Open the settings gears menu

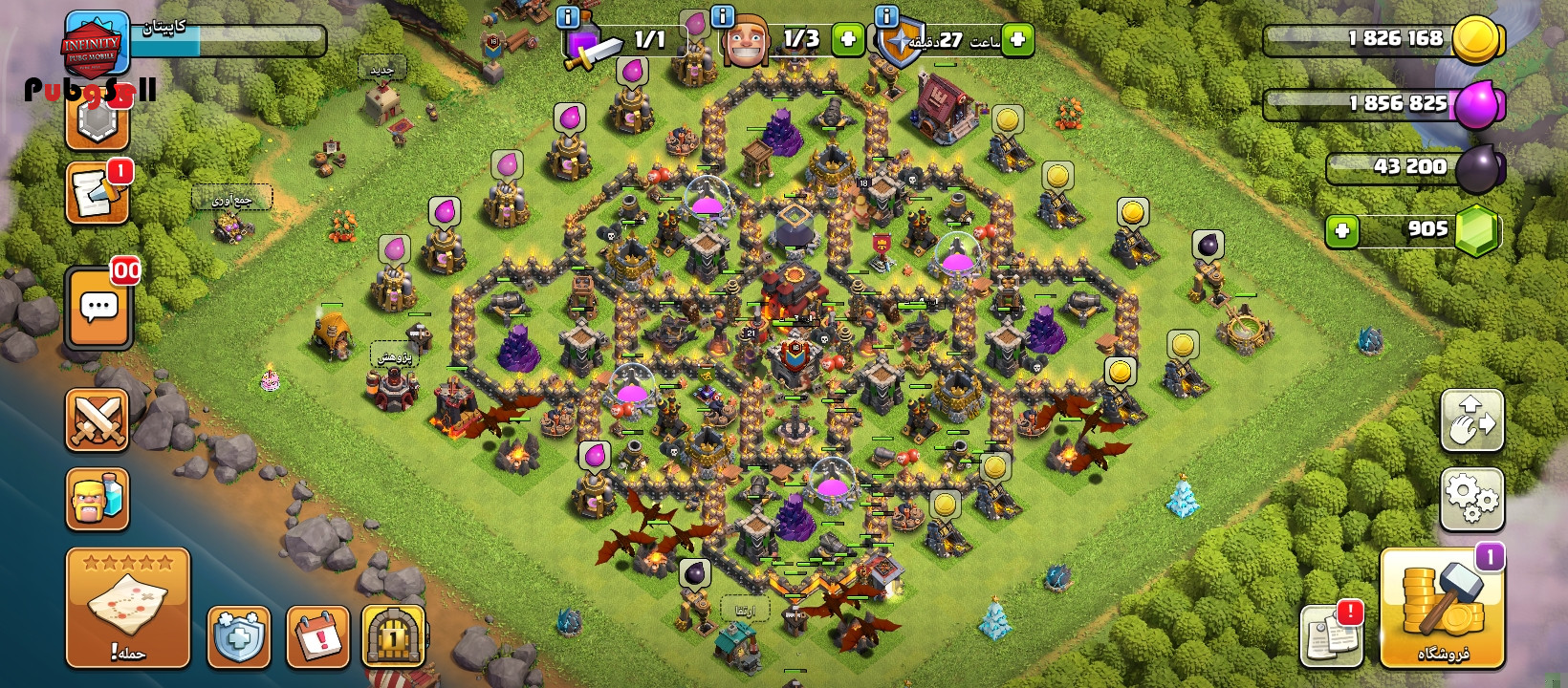click(x=1471, y=499)
